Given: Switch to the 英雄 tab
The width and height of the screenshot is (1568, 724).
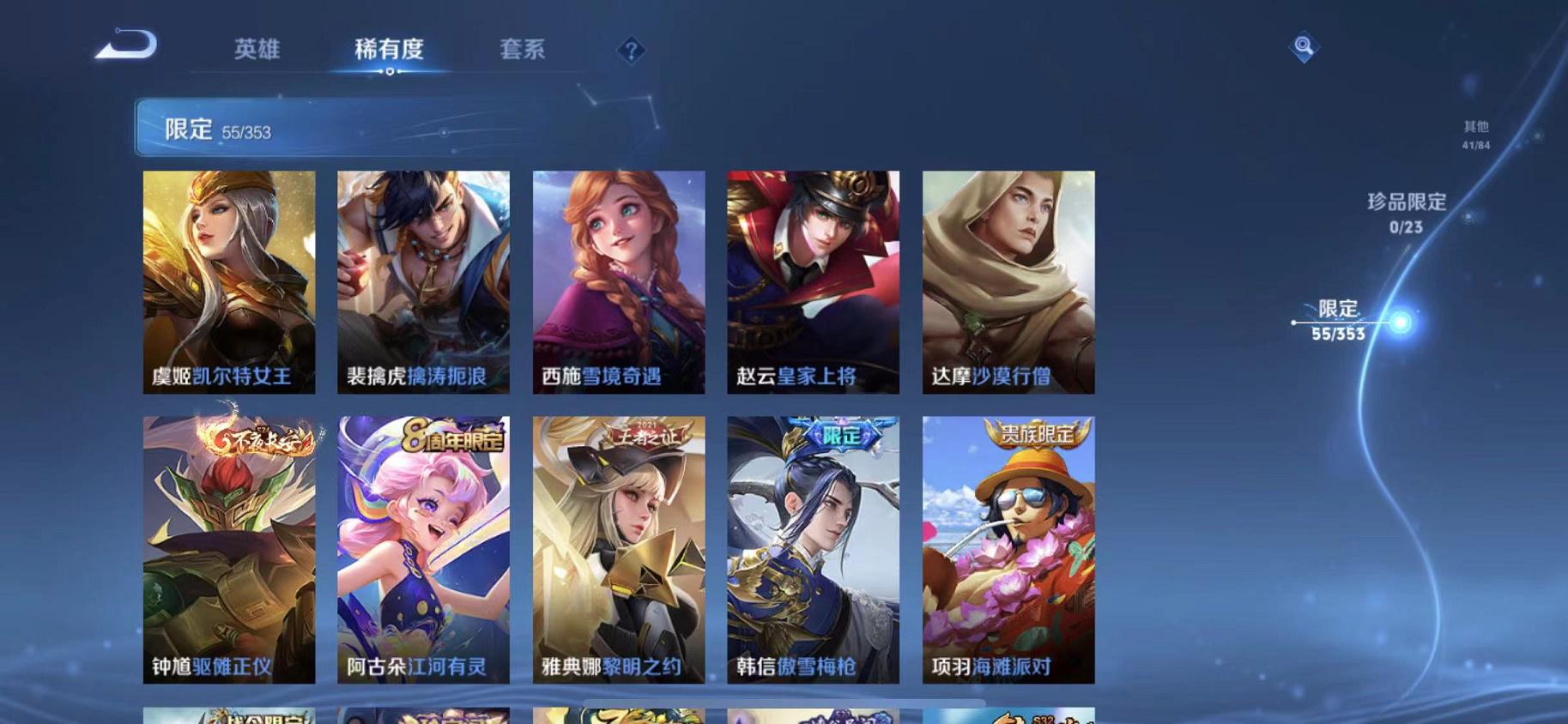Looking at the screenshot, I should point(257,51).
